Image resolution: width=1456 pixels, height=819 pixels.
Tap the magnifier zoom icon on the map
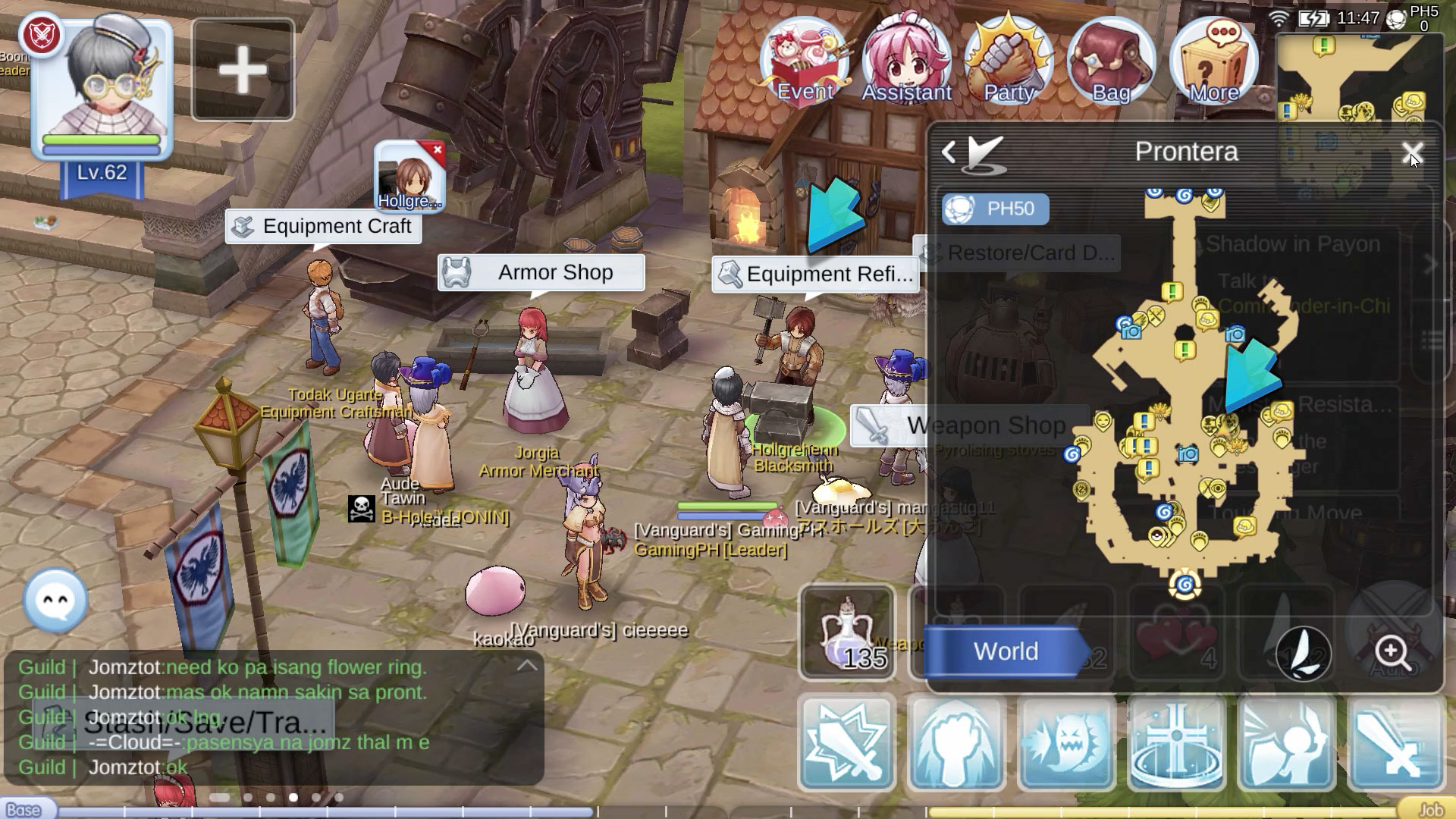[x=1392, y=651]
